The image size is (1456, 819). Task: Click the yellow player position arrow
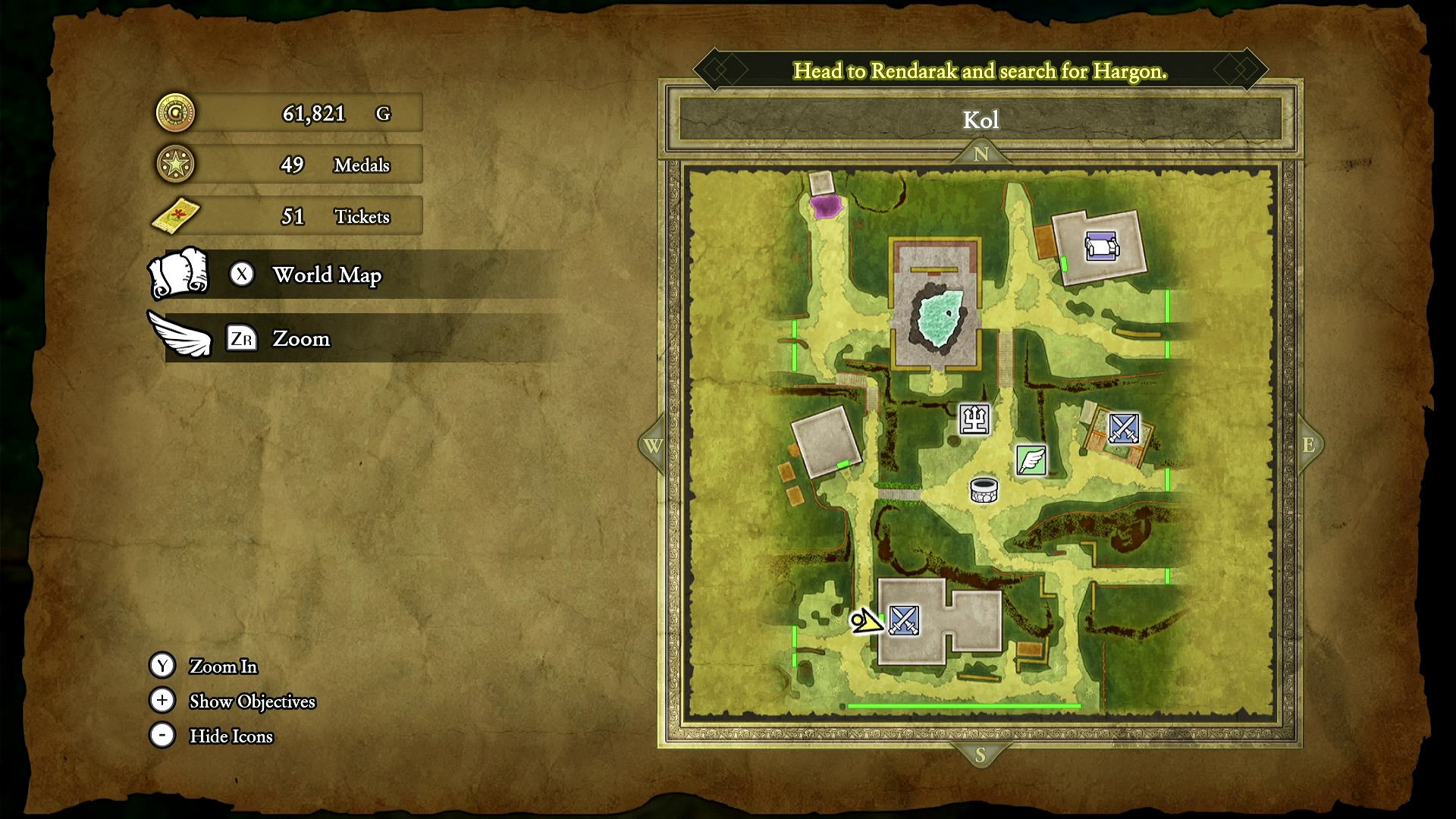865,622
